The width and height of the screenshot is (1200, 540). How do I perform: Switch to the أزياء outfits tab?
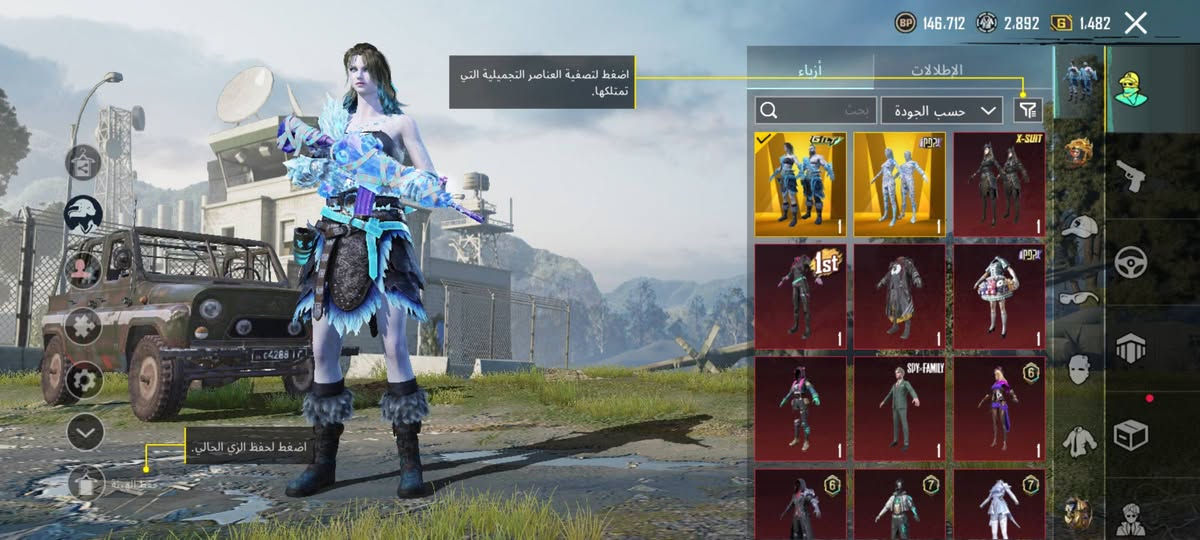click(810, 70)
